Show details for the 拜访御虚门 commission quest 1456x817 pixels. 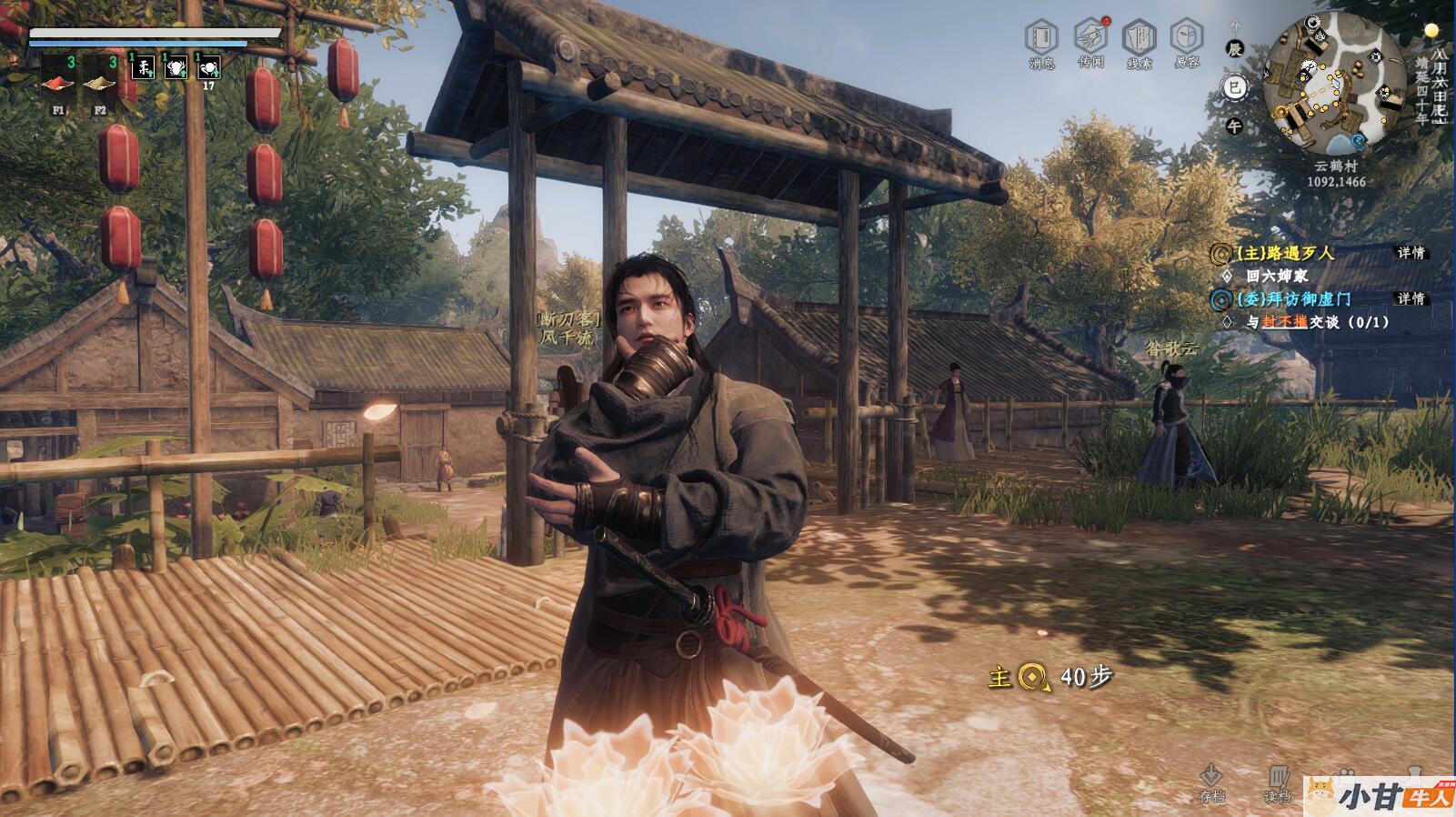(1411, 298)
